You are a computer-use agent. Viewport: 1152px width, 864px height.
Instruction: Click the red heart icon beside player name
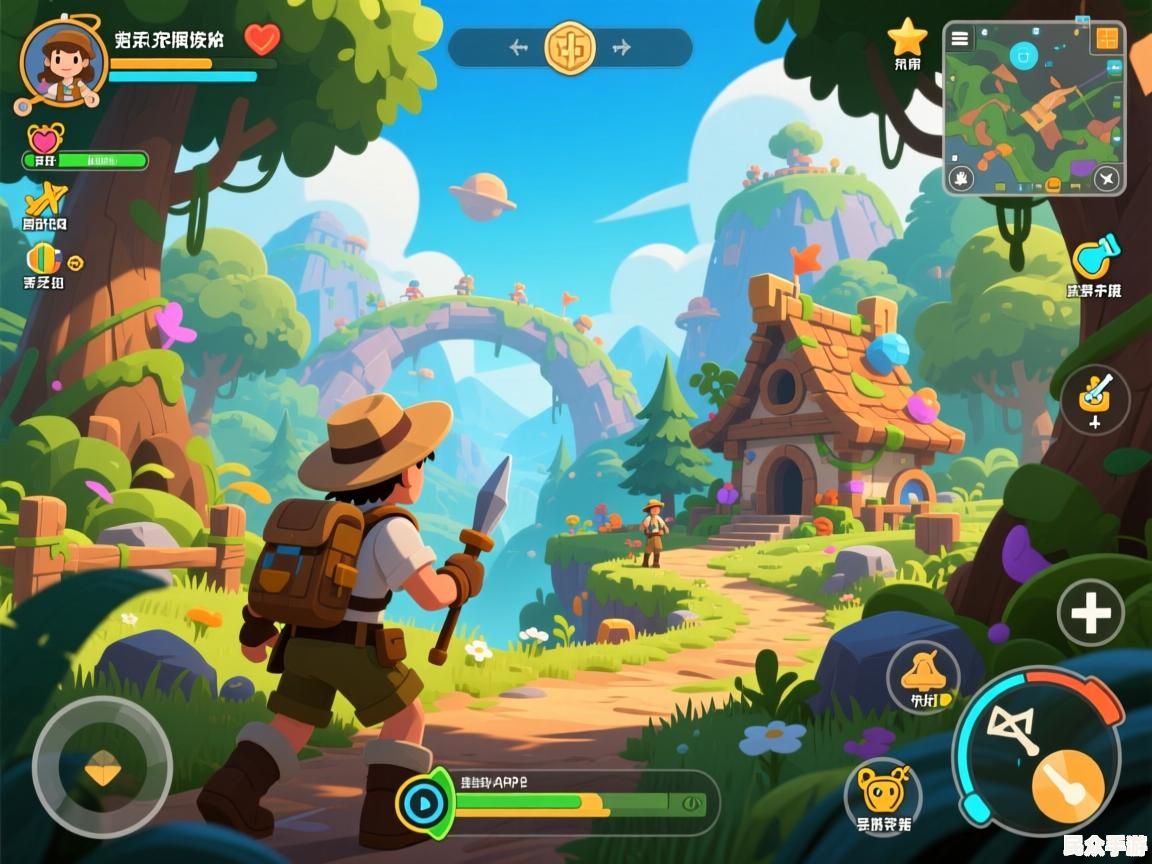tap(263, 39)
